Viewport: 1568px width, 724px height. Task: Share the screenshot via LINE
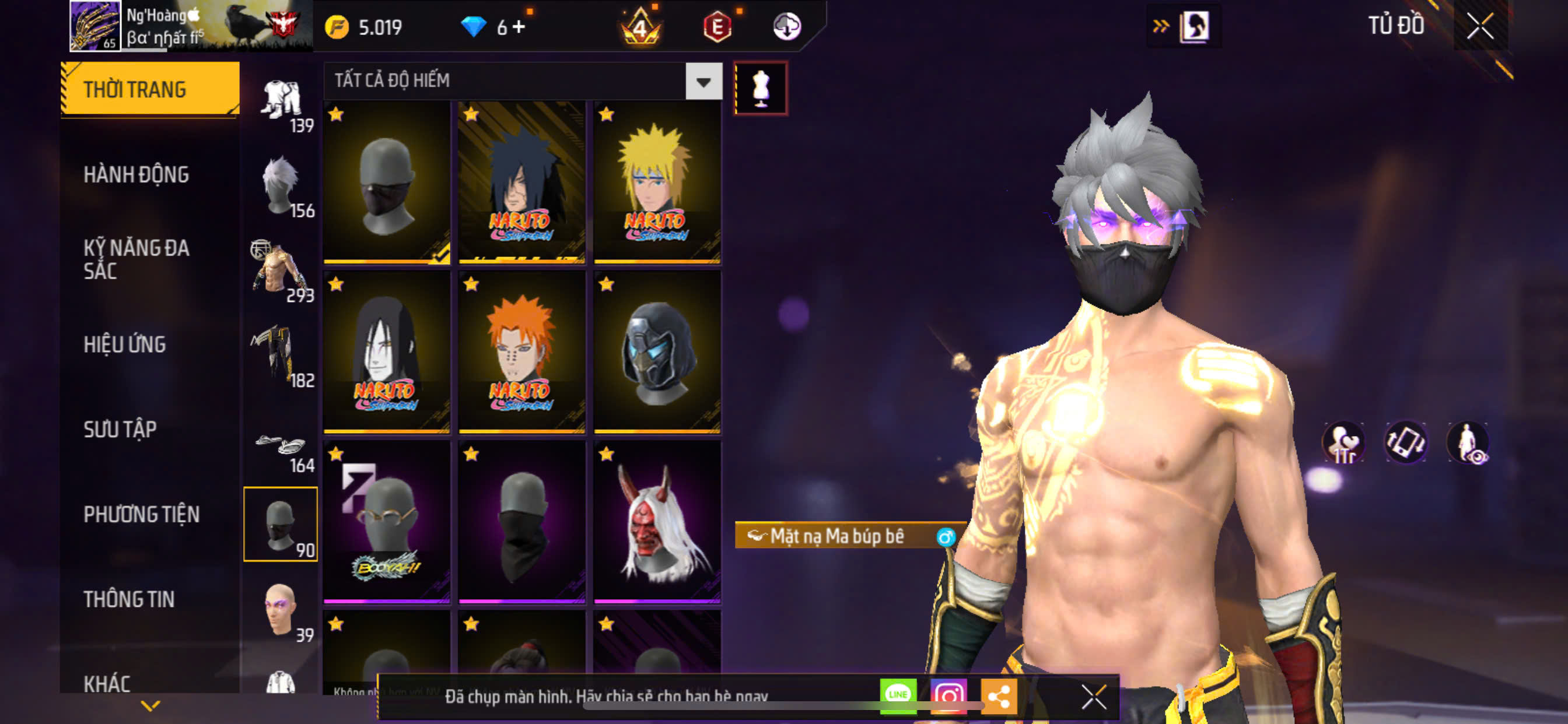point(897,695)
